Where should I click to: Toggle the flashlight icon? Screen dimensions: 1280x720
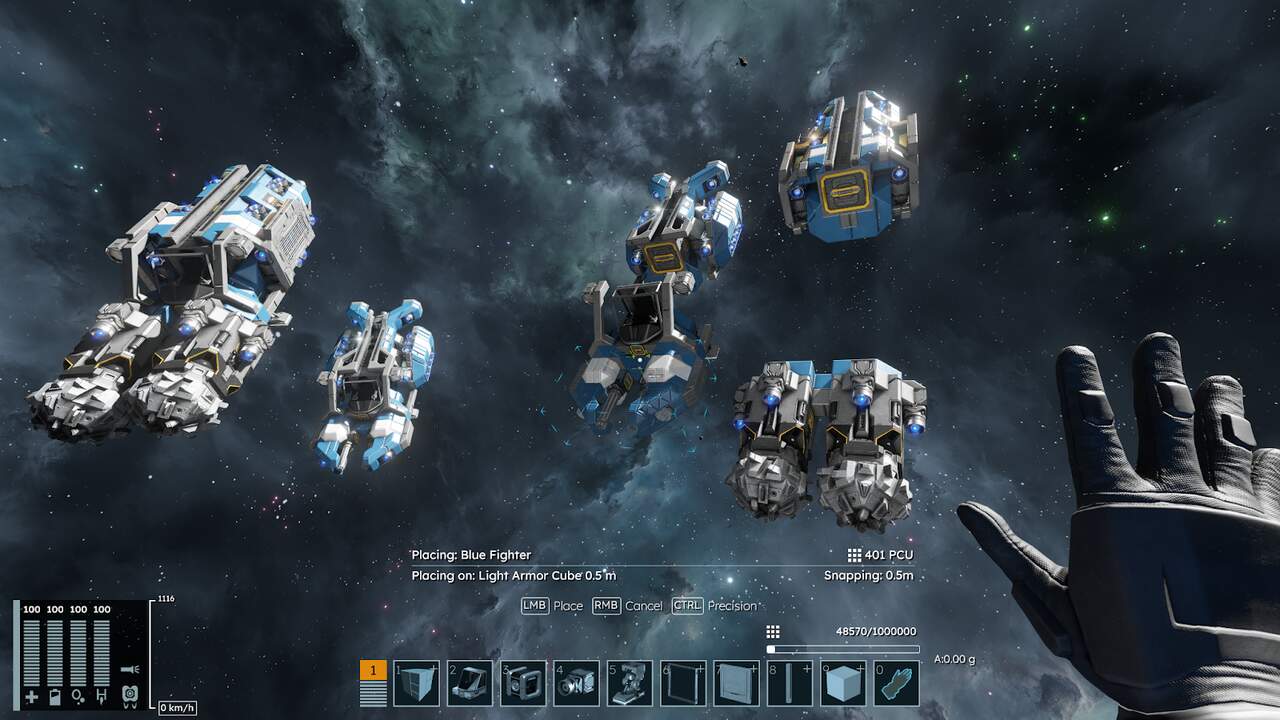[128, 669]
